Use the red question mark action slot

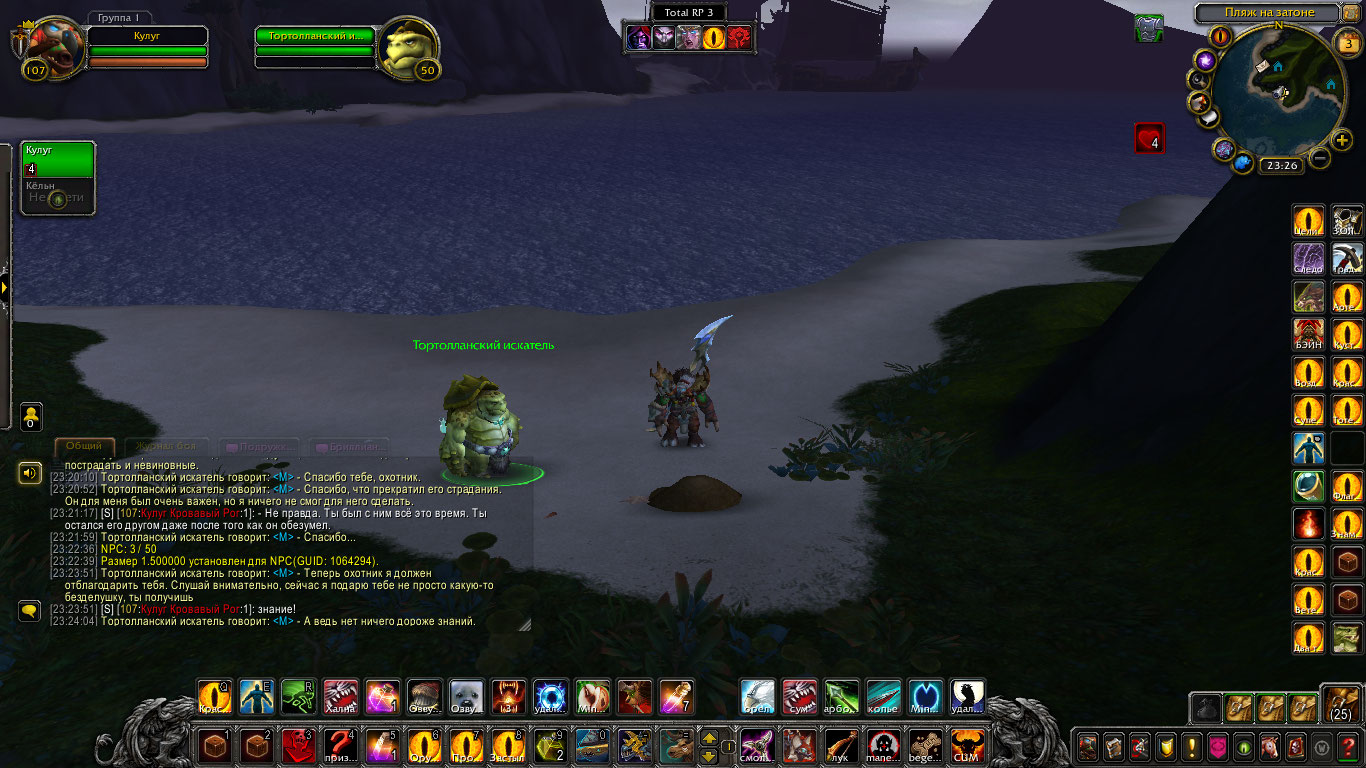pyautogui.click(x=341, y=746)
